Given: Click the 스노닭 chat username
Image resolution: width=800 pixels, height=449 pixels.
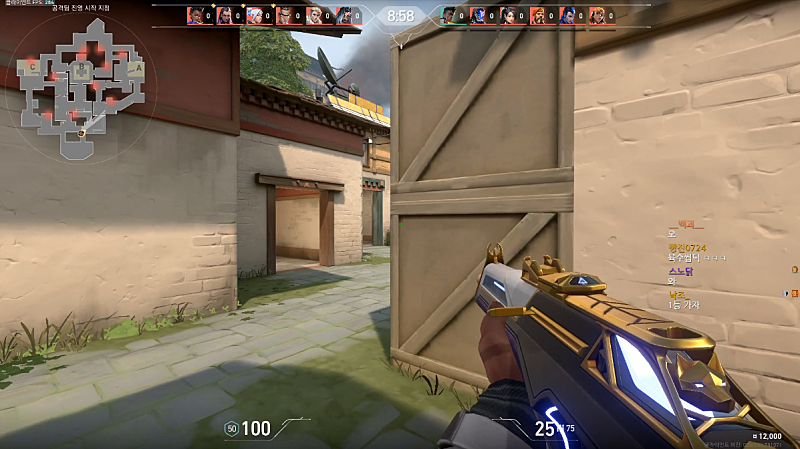Looking at the screenshot, I should coord(680,270).
